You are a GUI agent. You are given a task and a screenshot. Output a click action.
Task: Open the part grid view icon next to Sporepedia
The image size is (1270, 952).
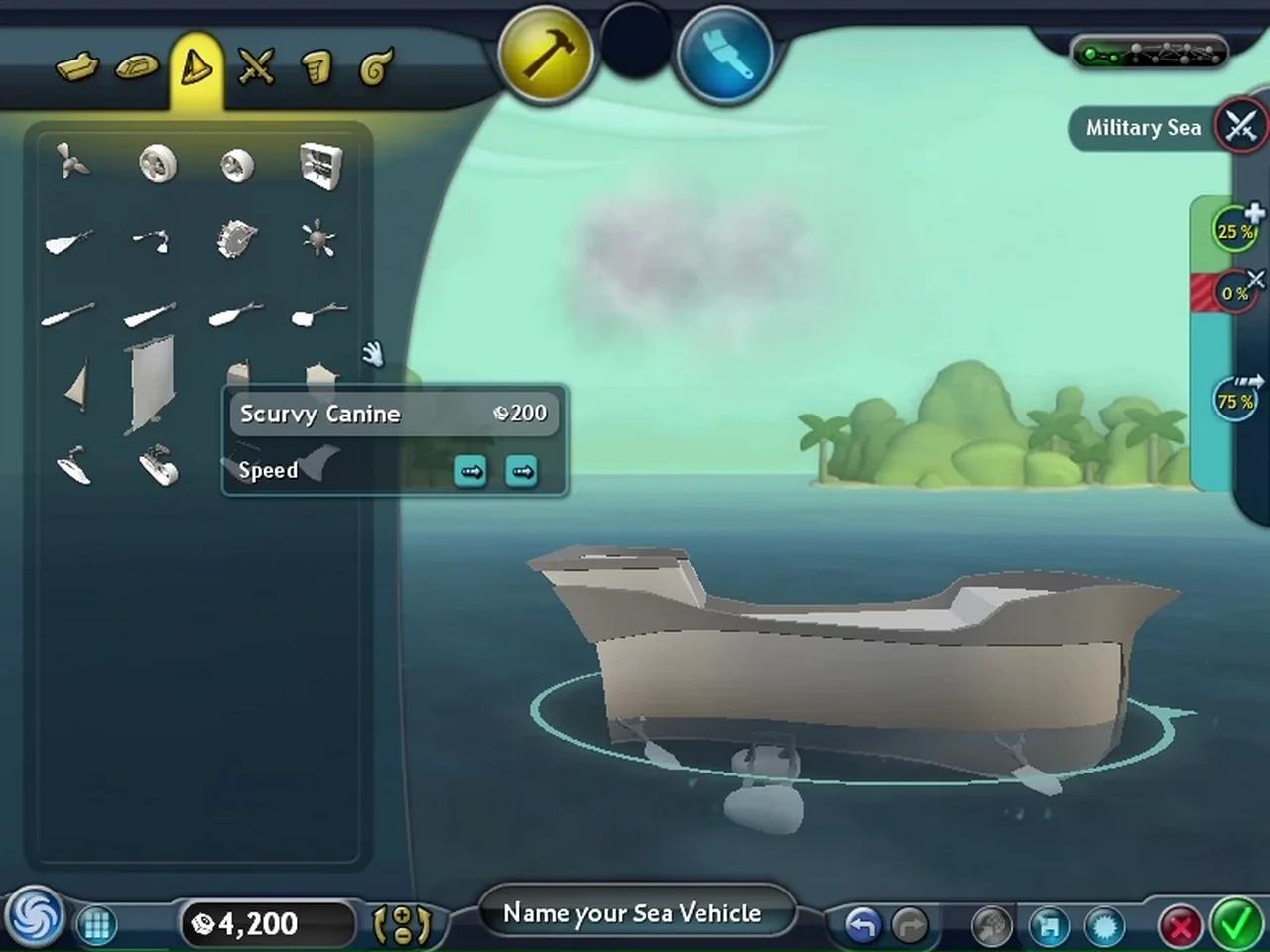pyautogui.click(x=96, y=924)
